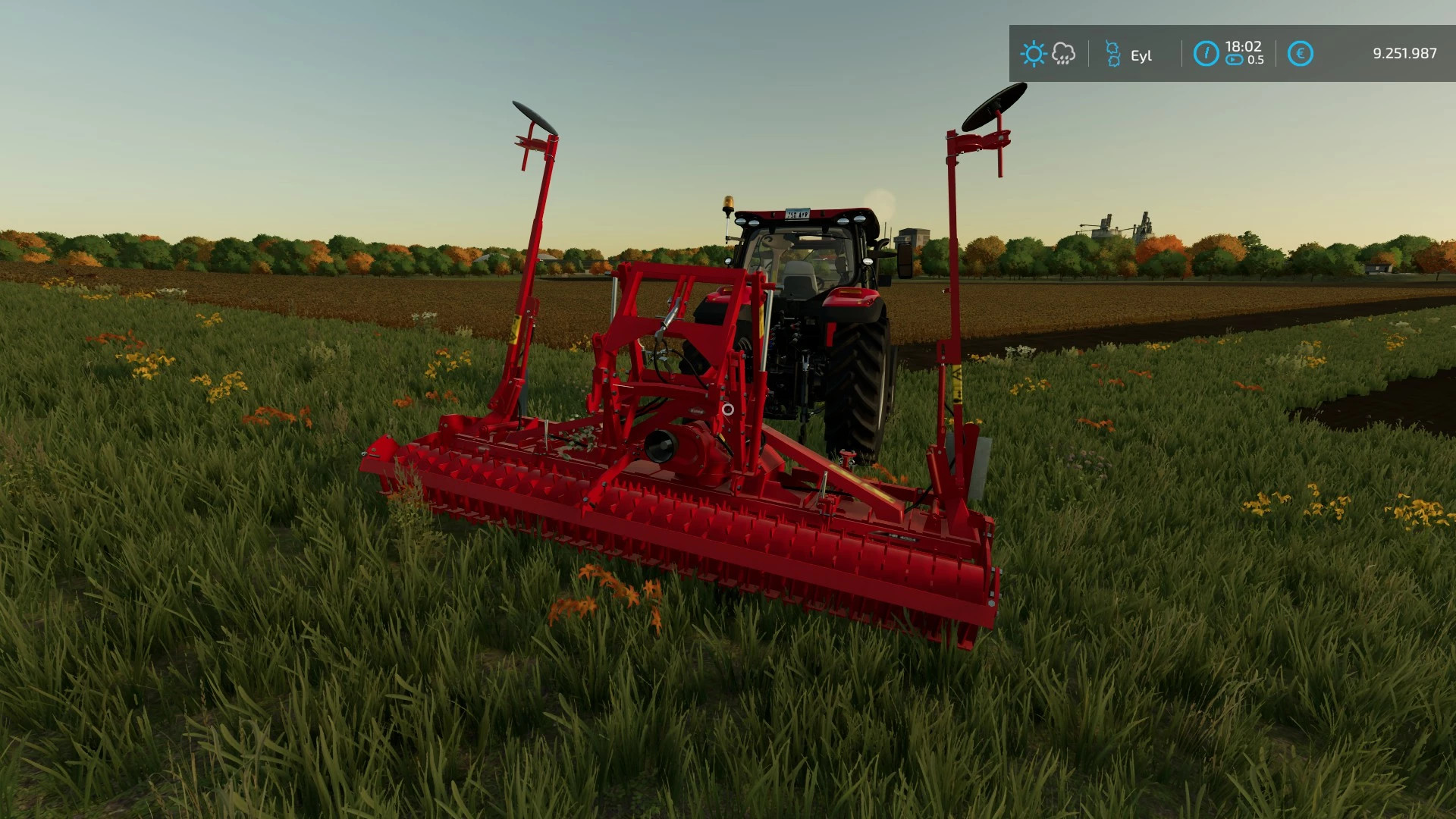Expand the money balance 9.251.987
This screenshot has height=819, width=1456.
point(1404,53)
